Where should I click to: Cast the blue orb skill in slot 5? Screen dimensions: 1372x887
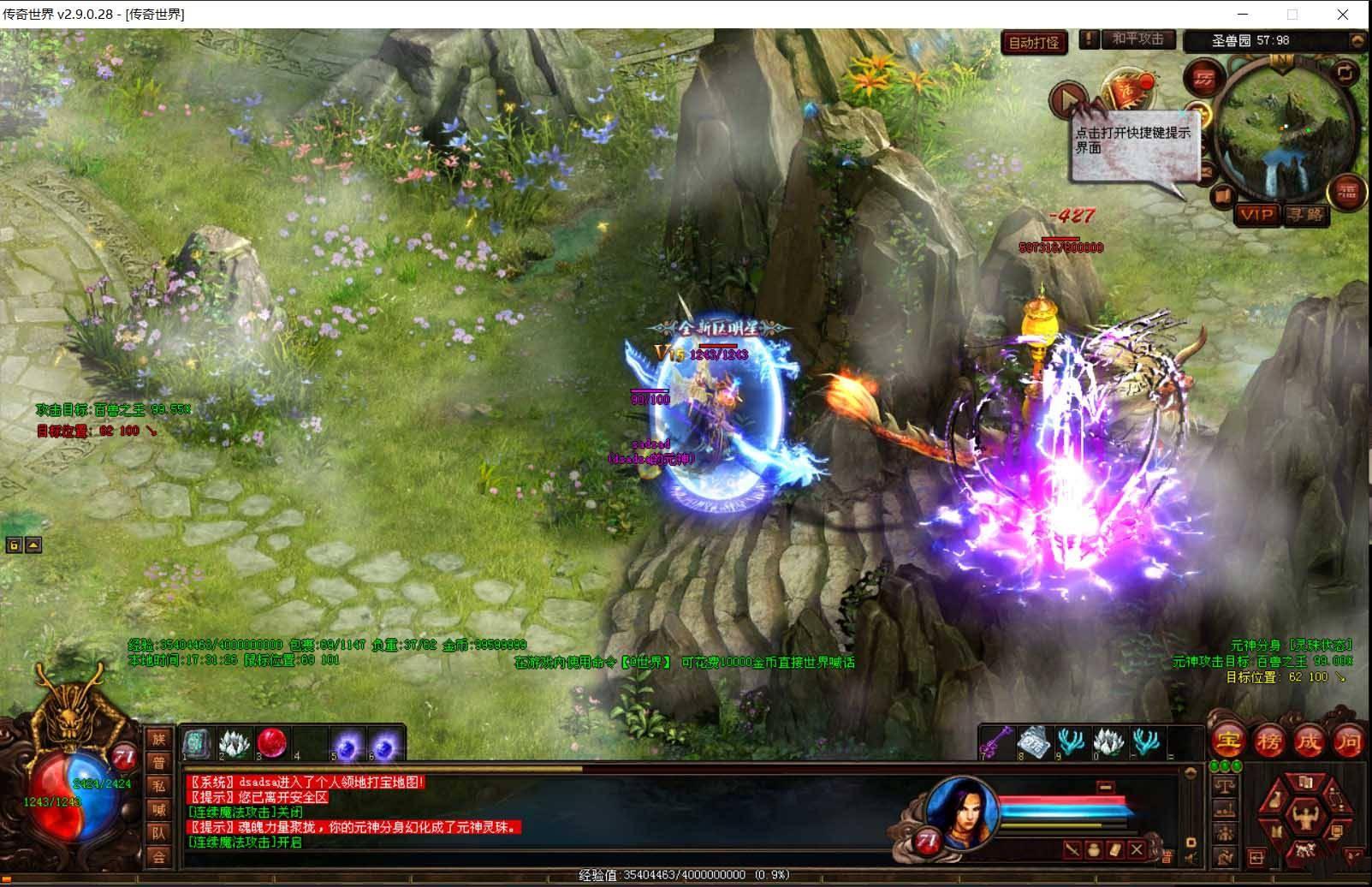[347, 745]
